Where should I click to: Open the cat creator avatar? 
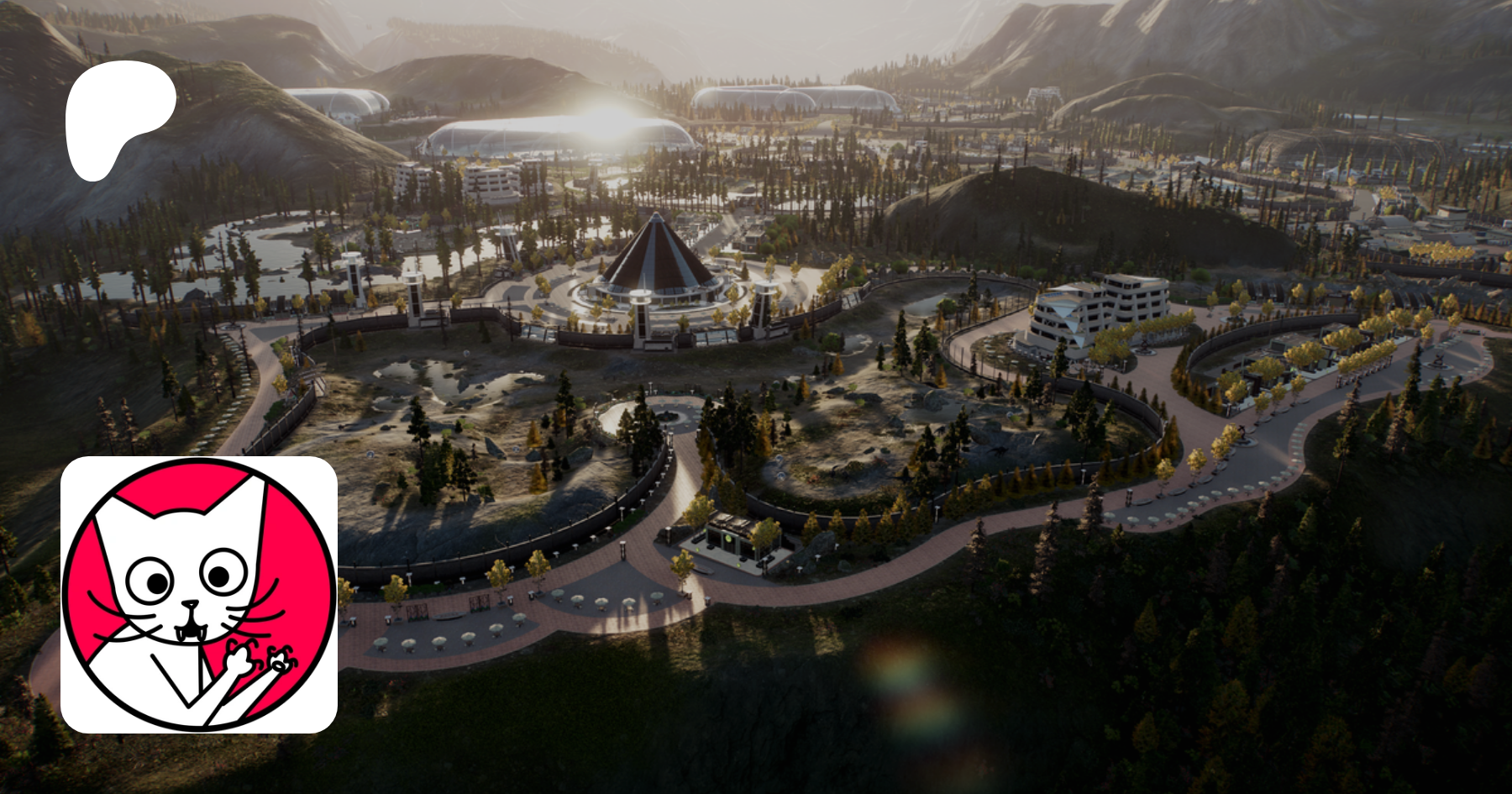click(x=199, y=595)
